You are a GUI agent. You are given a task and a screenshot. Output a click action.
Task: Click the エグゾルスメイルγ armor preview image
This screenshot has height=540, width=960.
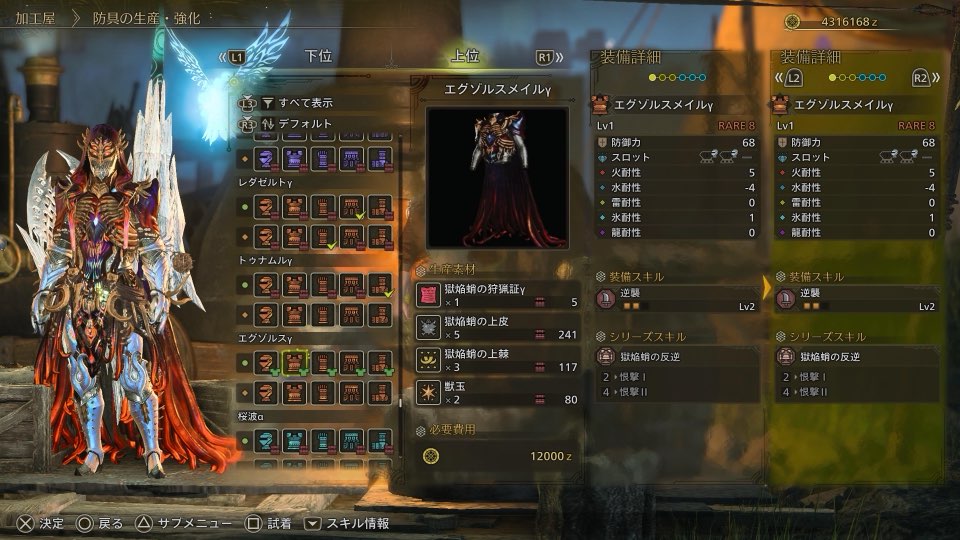497,177
